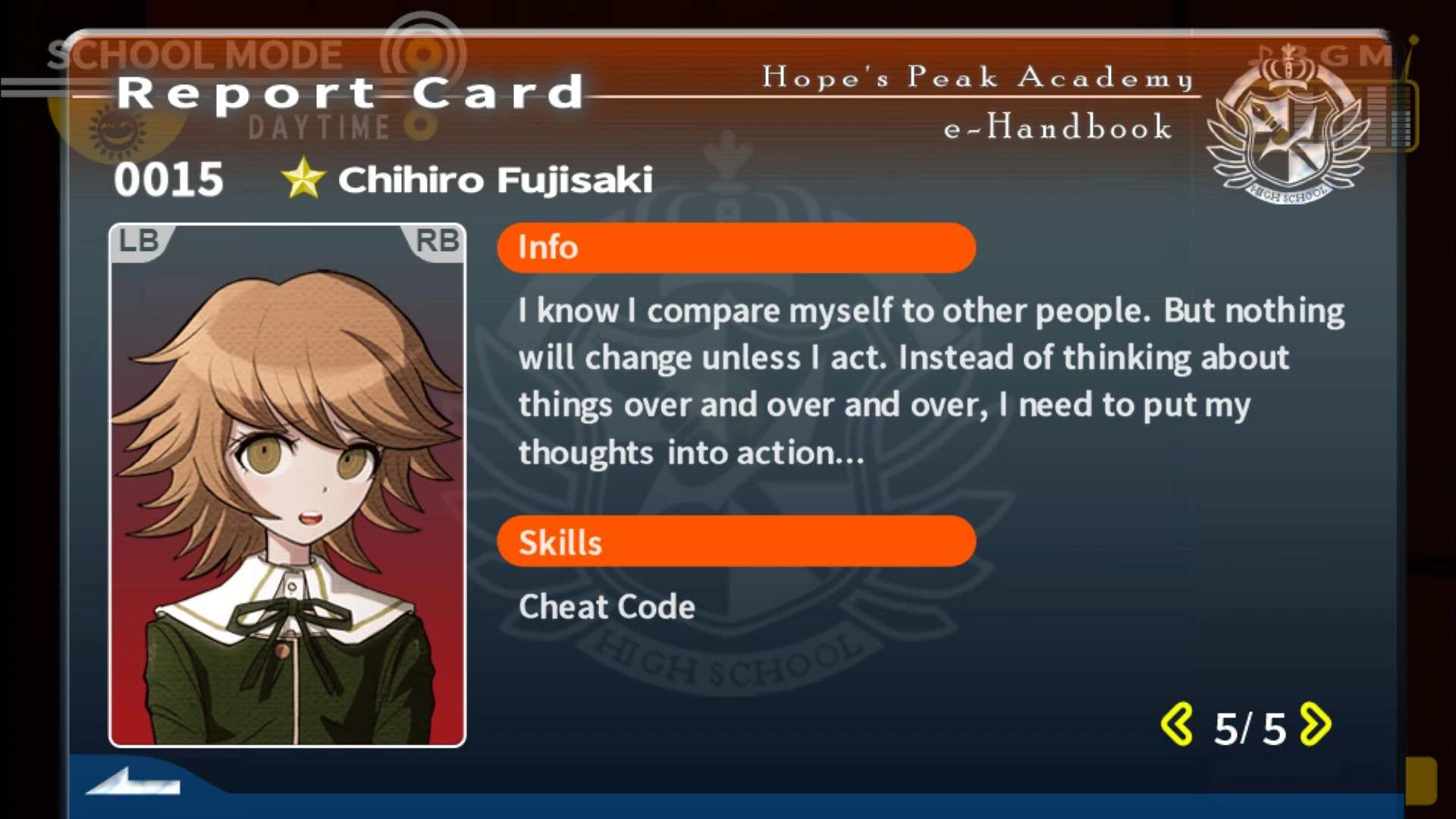Click the Chihiro Fujisaki name label
The height and width of the screenshot is (819, 1456).
497,180
